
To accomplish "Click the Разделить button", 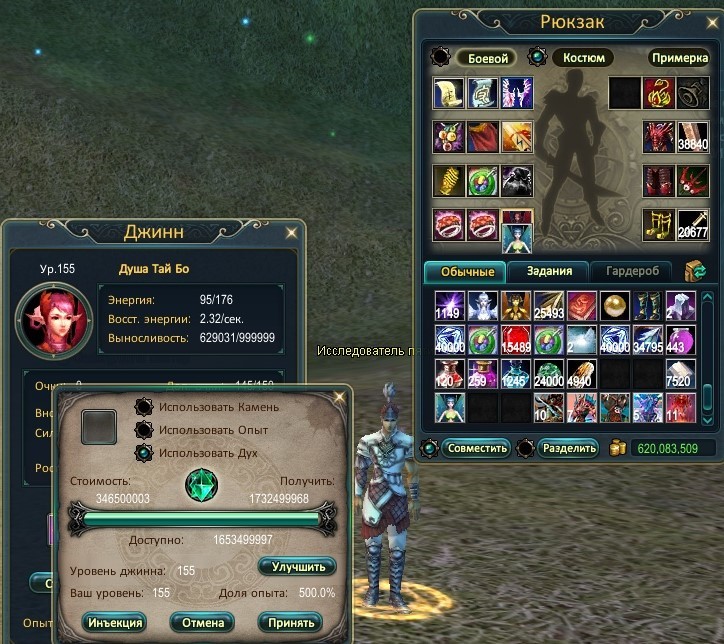I will tap(568, 447).
